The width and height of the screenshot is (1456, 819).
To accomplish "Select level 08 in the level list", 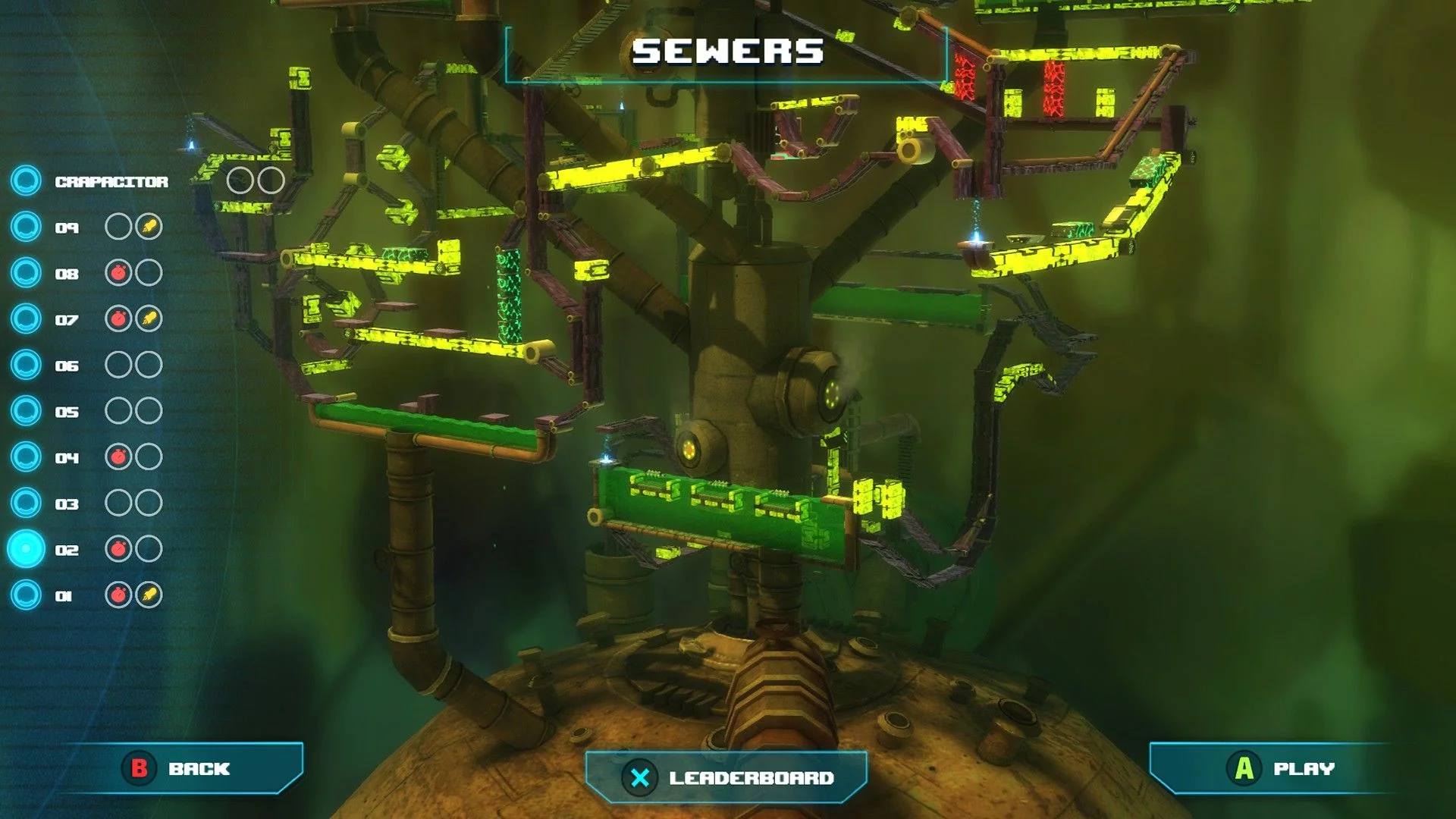I will click(67, 274).
